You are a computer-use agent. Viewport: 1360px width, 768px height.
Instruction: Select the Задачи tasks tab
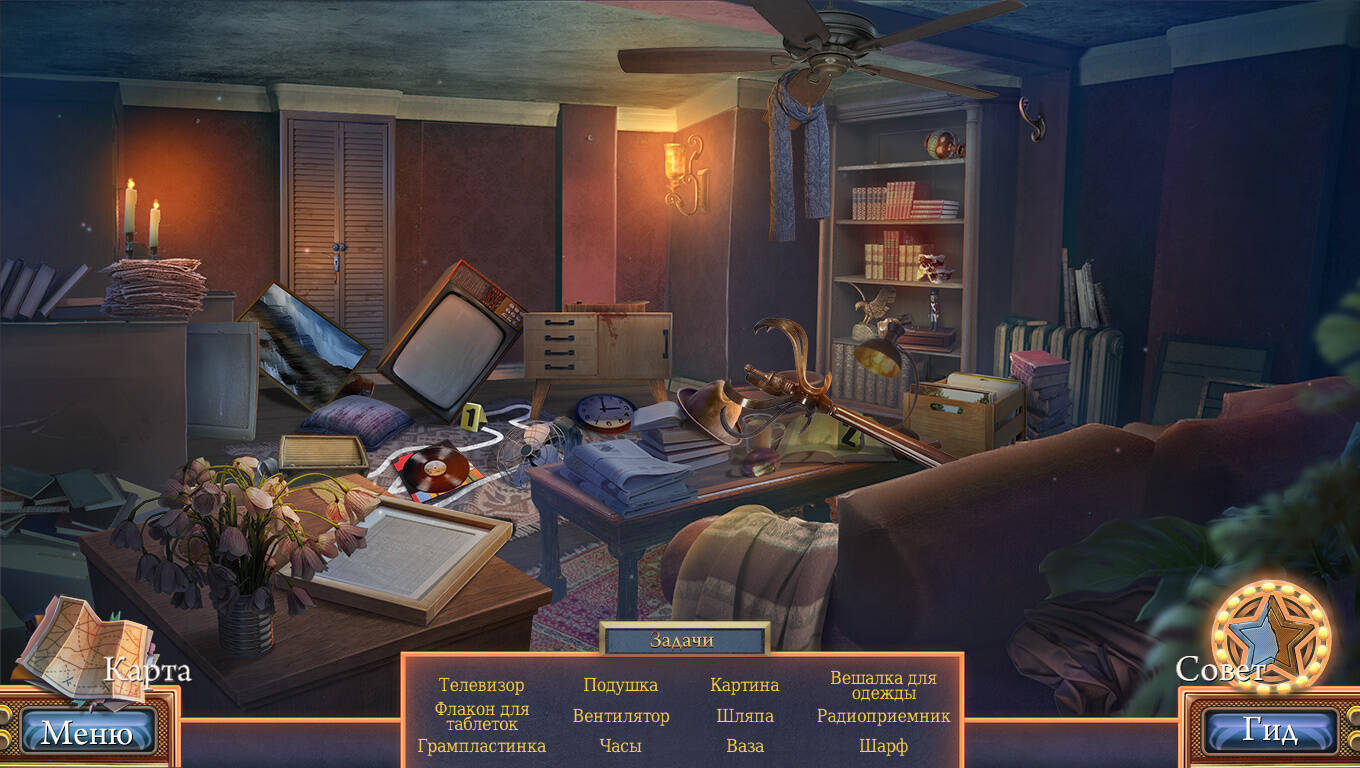pyautogui.click(x=683, y=640)
